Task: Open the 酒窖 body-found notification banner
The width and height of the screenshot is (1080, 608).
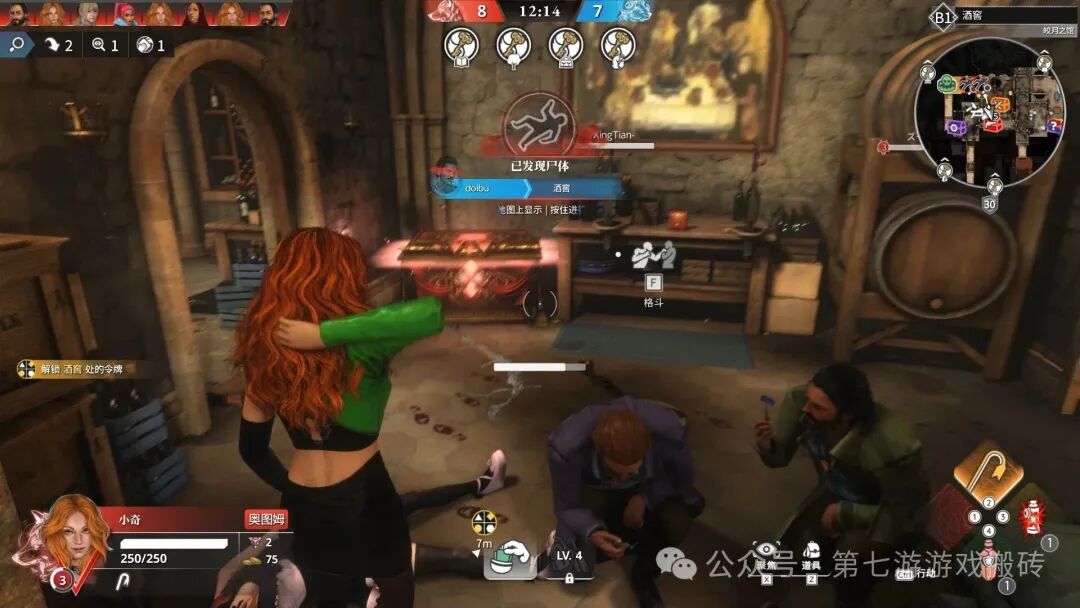Action: tap(532, 187)
